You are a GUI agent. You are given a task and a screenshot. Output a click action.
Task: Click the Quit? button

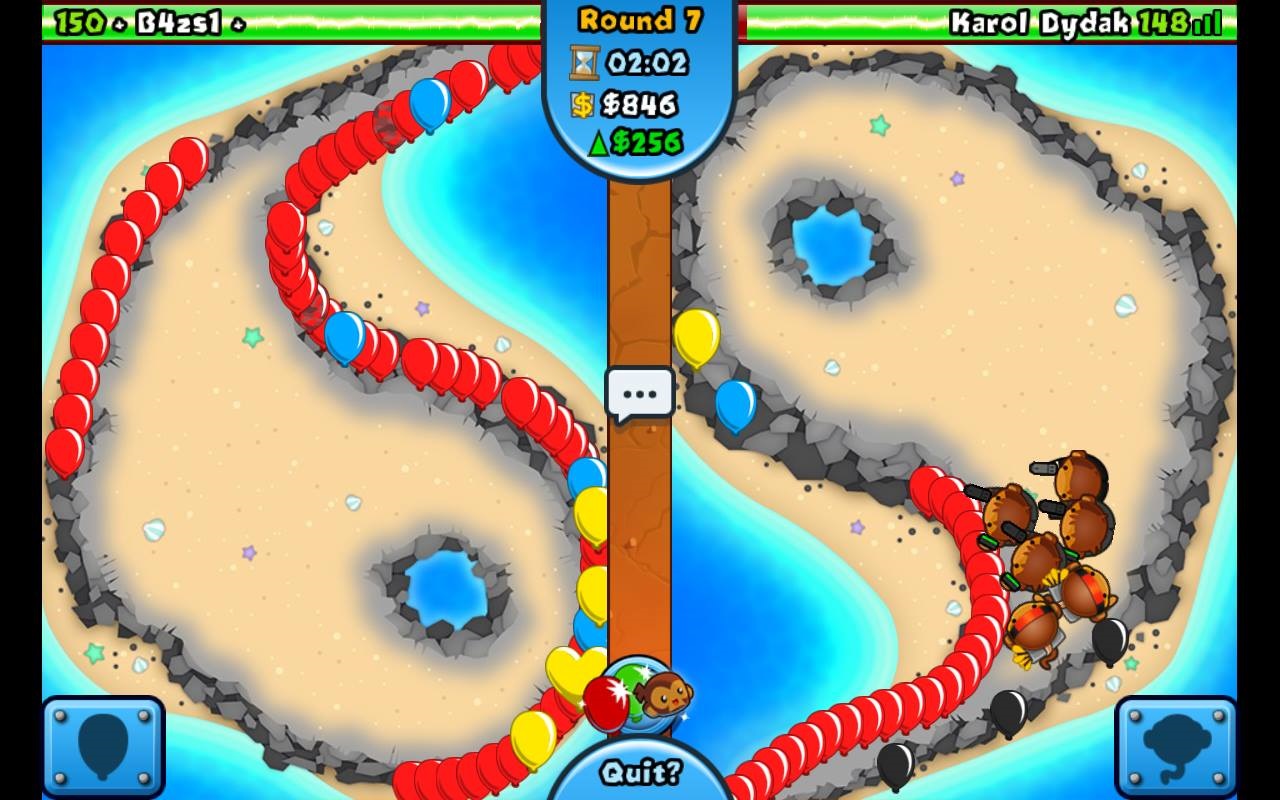[x=640, y=772]
